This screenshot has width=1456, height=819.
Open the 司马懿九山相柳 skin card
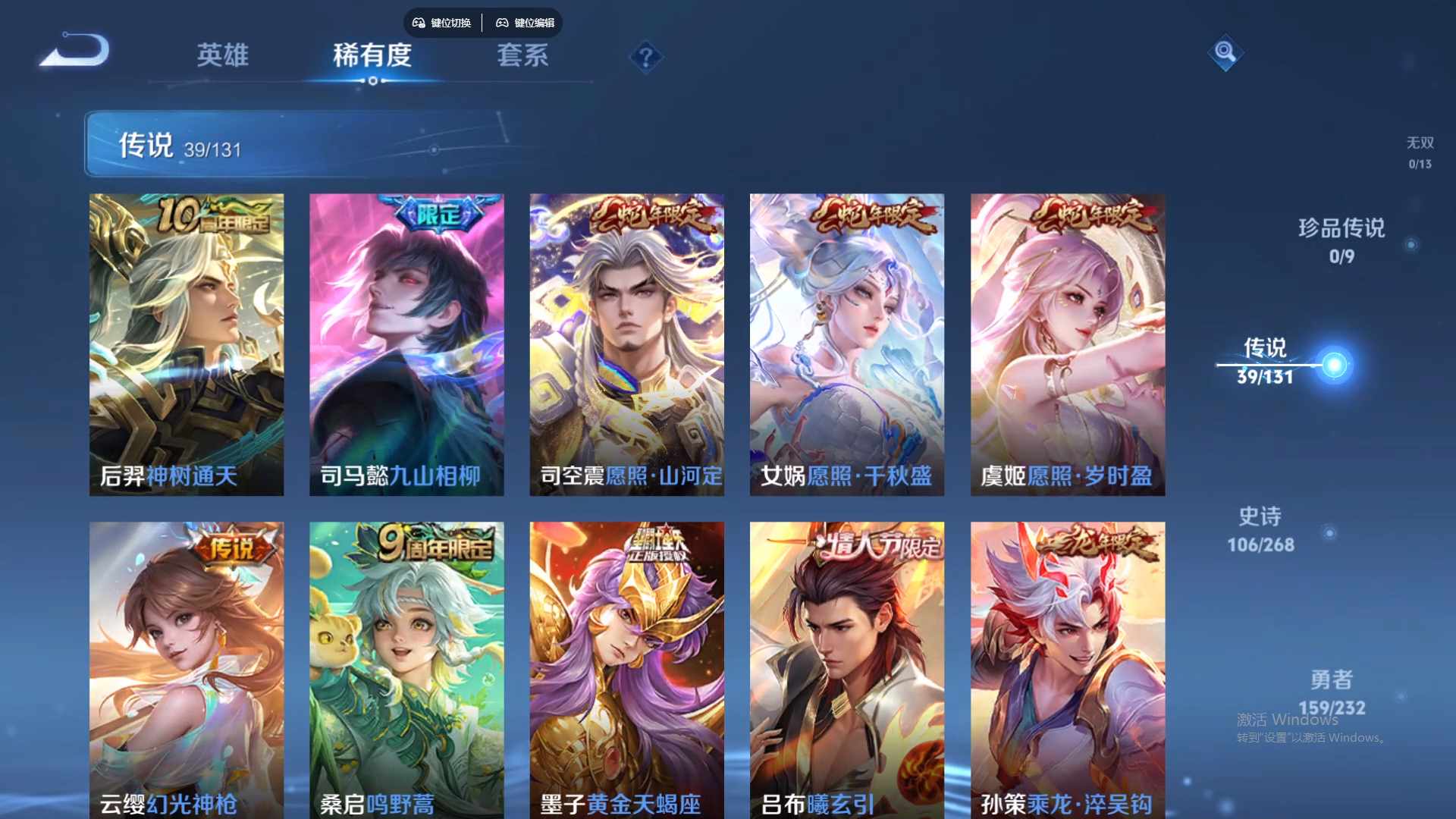pos(406,341)
